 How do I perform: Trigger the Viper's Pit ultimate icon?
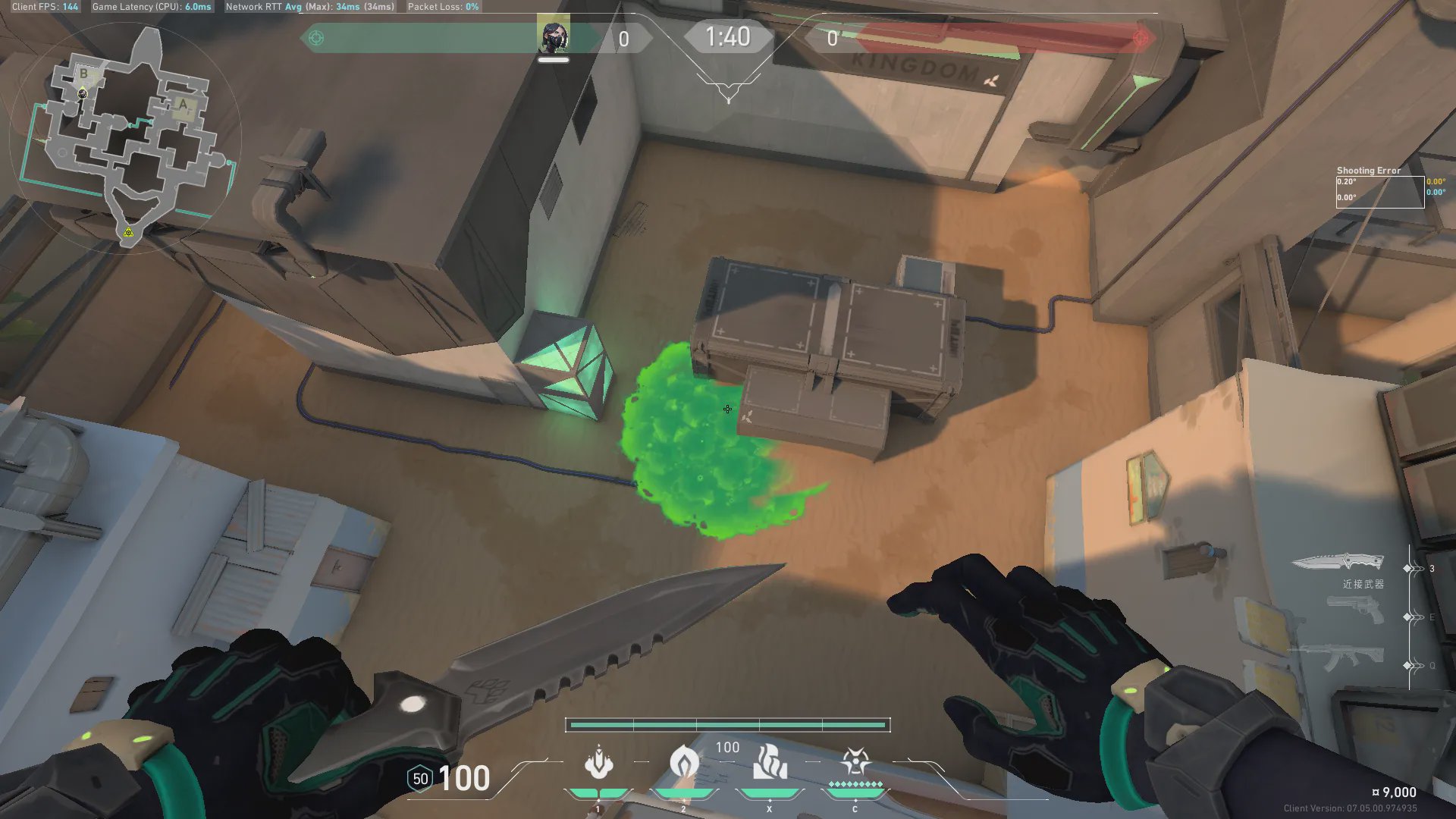coord(855,762)
